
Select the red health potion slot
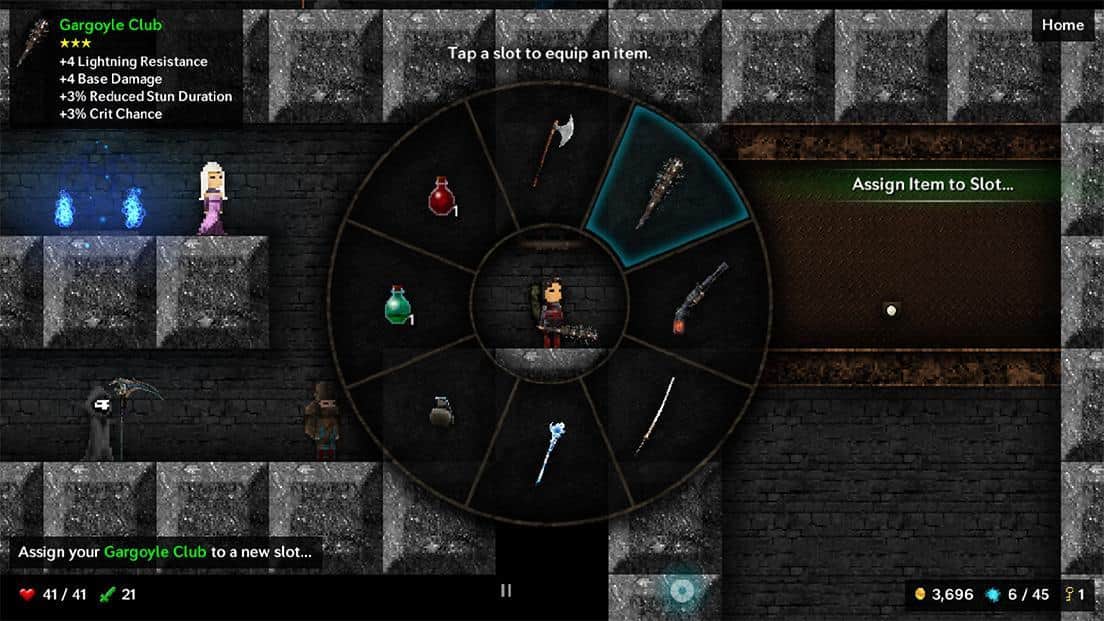[x=443, y=195]
